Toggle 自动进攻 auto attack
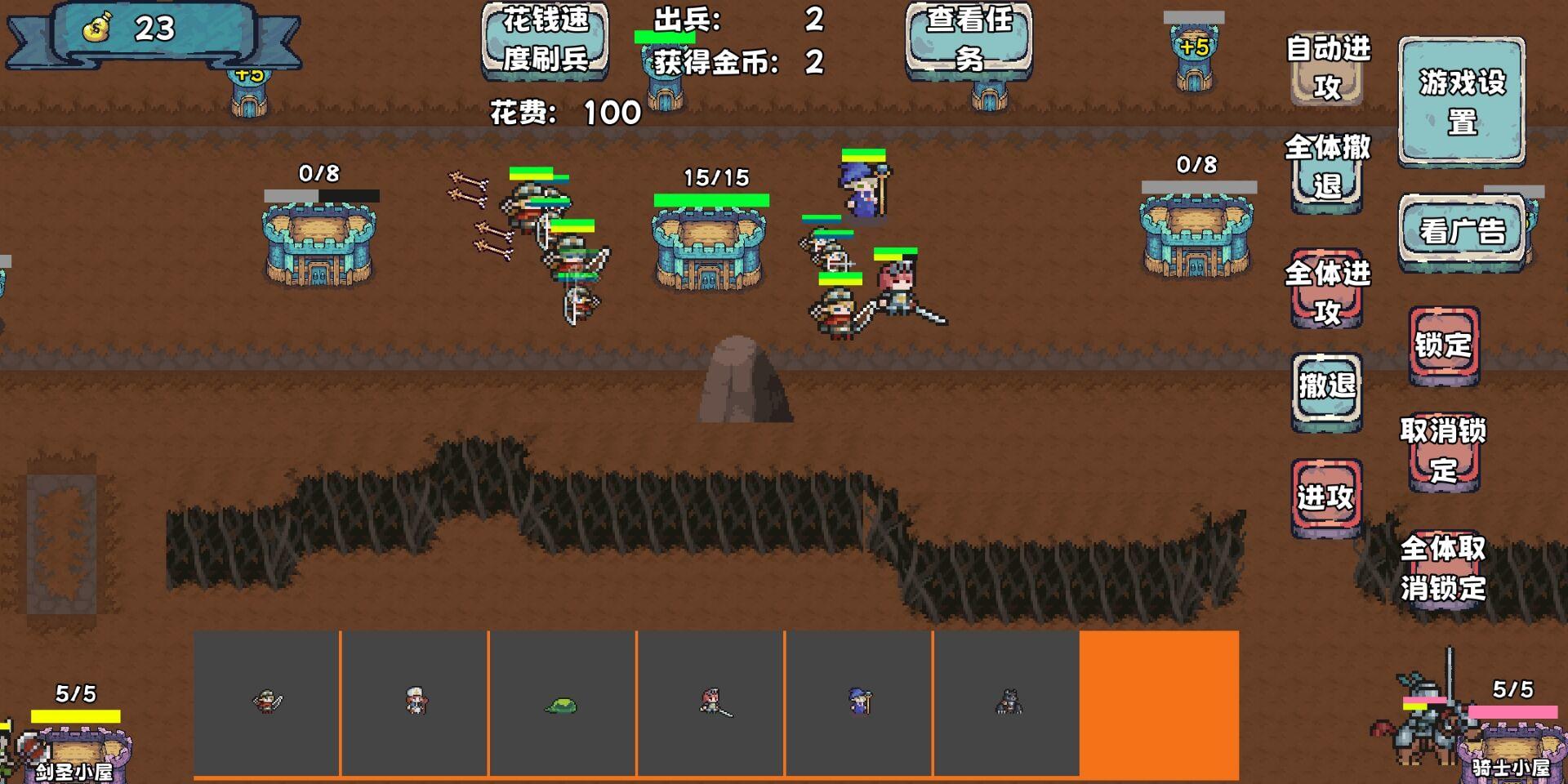The width and height of the screenshot is (1568, 784). (x=1326, y=69)
